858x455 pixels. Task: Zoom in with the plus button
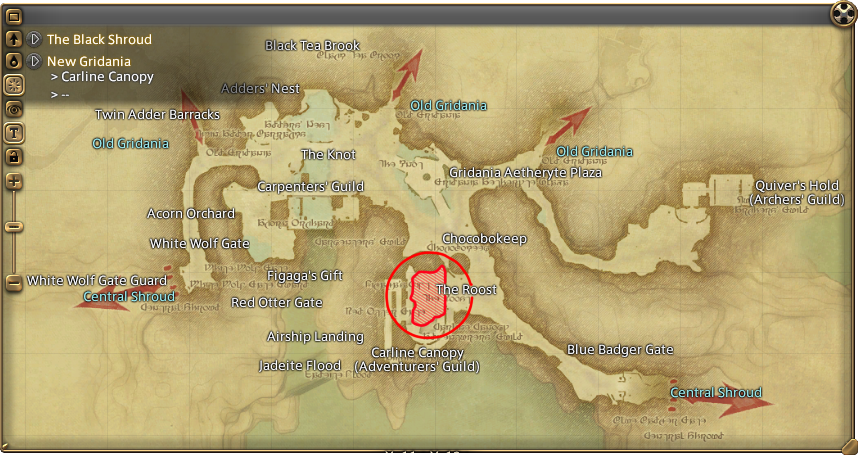[14, 181]
